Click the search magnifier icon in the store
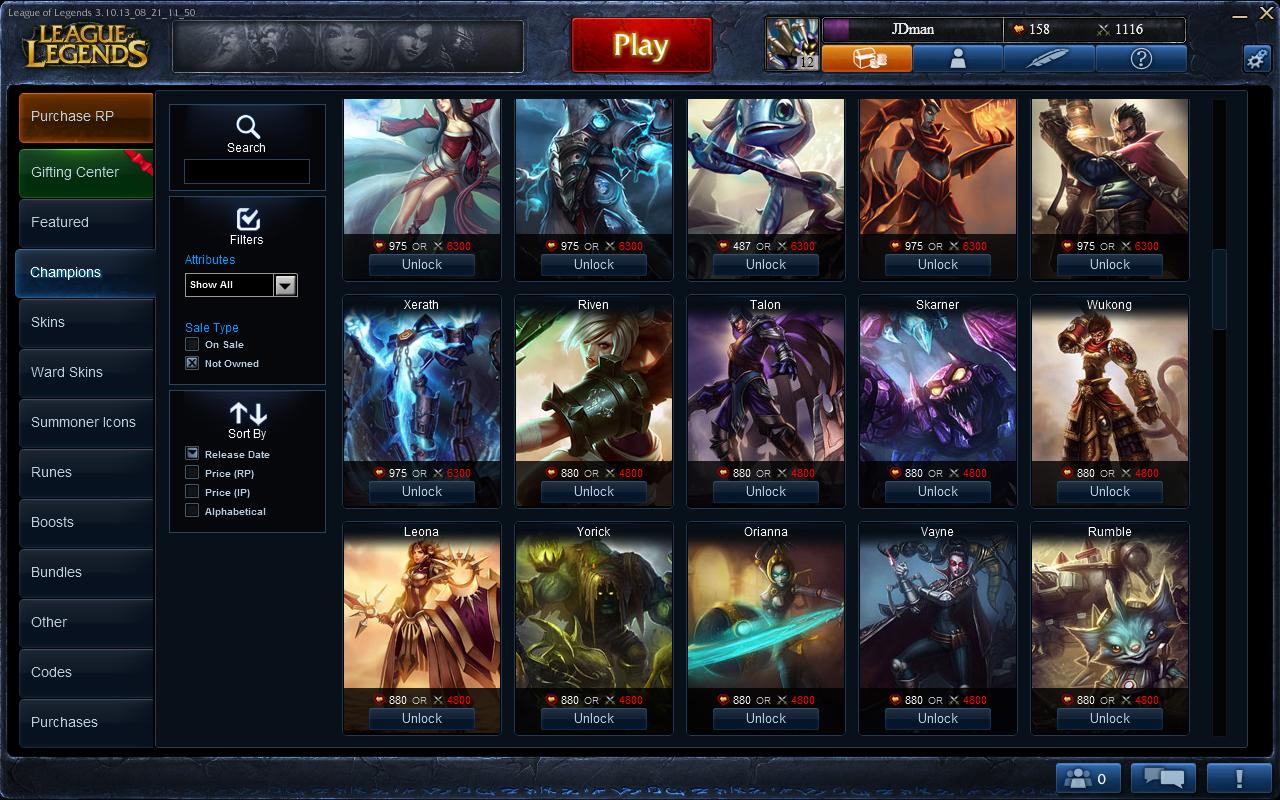Screen dimensions: 1280x800 (246, 128)
